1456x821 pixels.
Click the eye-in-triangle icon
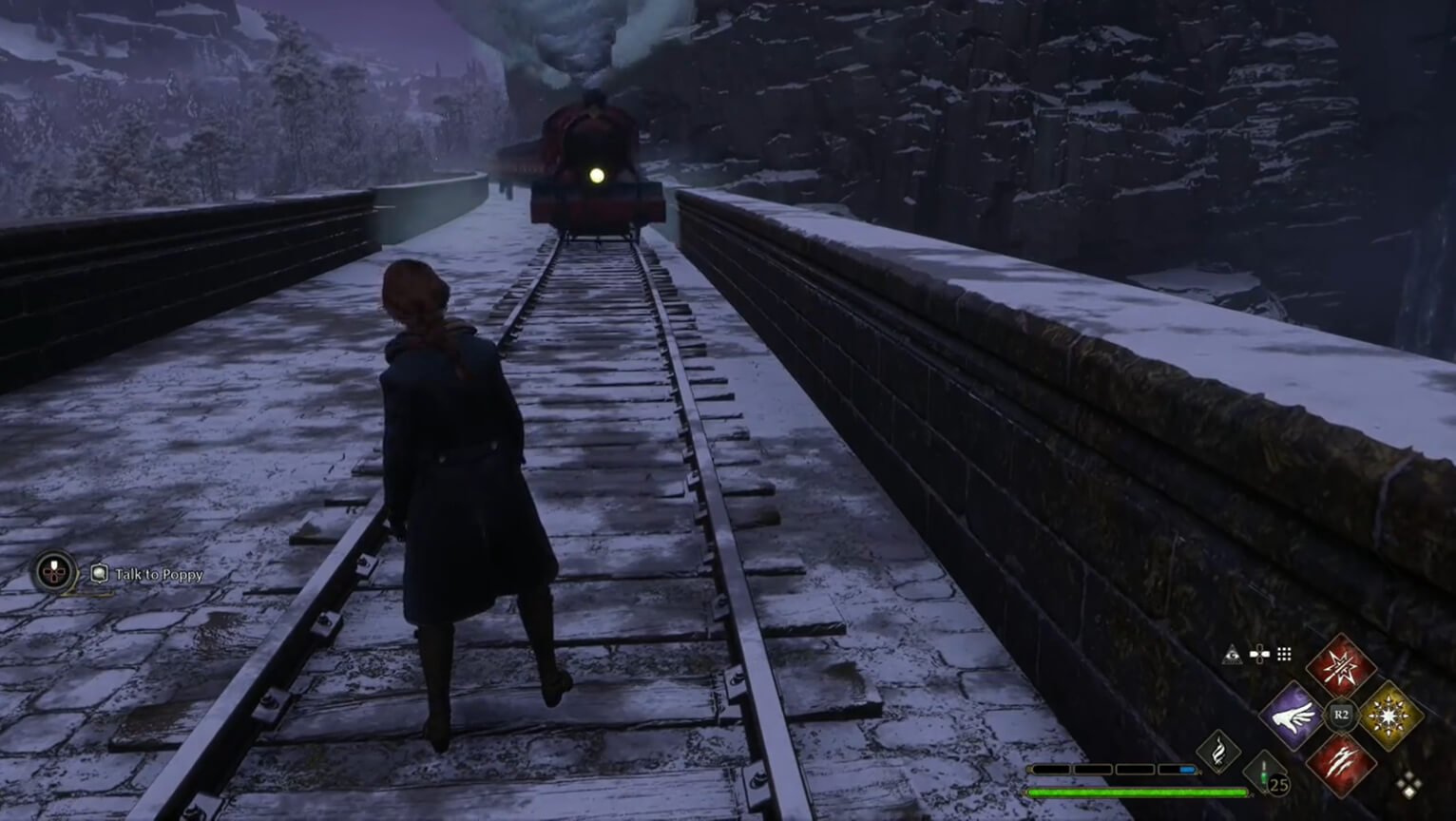click(x=1232, y=654)
